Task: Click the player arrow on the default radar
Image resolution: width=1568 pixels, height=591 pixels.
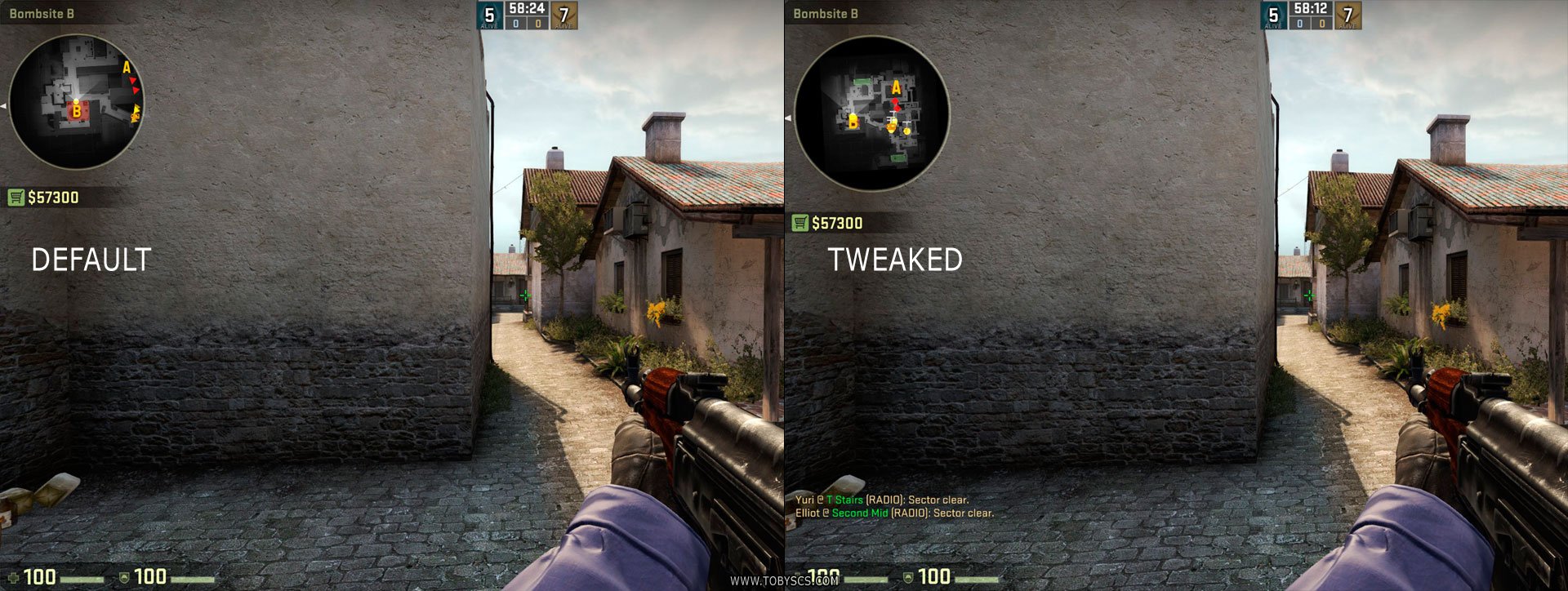Action: point(76,101)
